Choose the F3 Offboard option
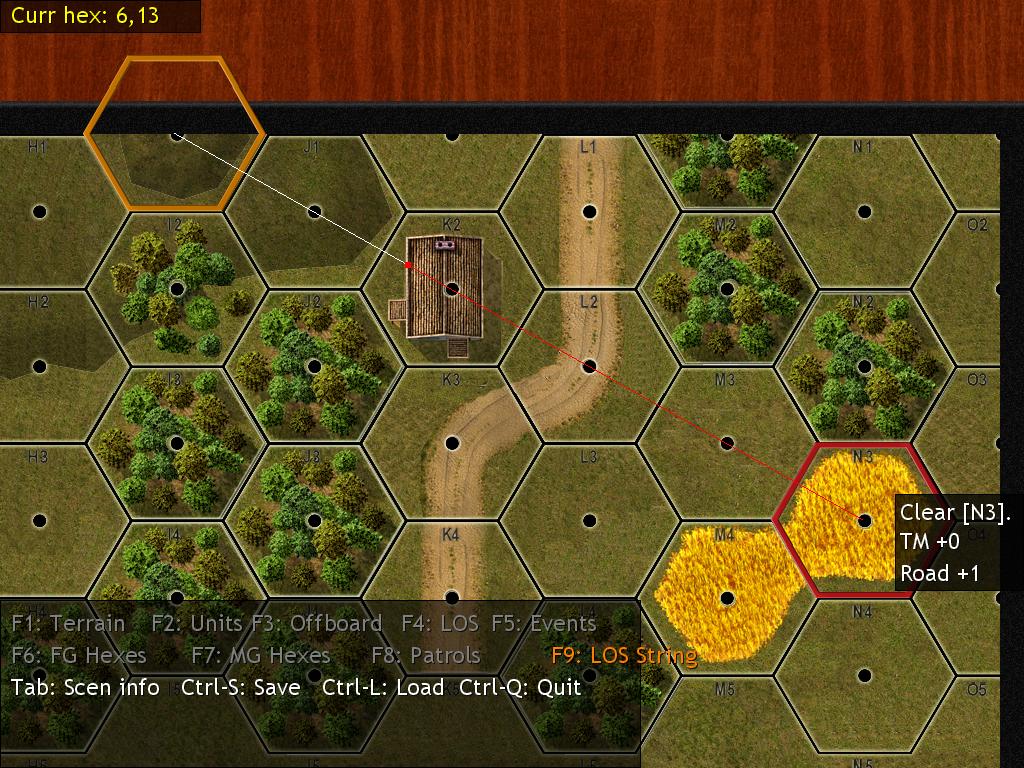The image size is (1024, 768). coord(317,624)
